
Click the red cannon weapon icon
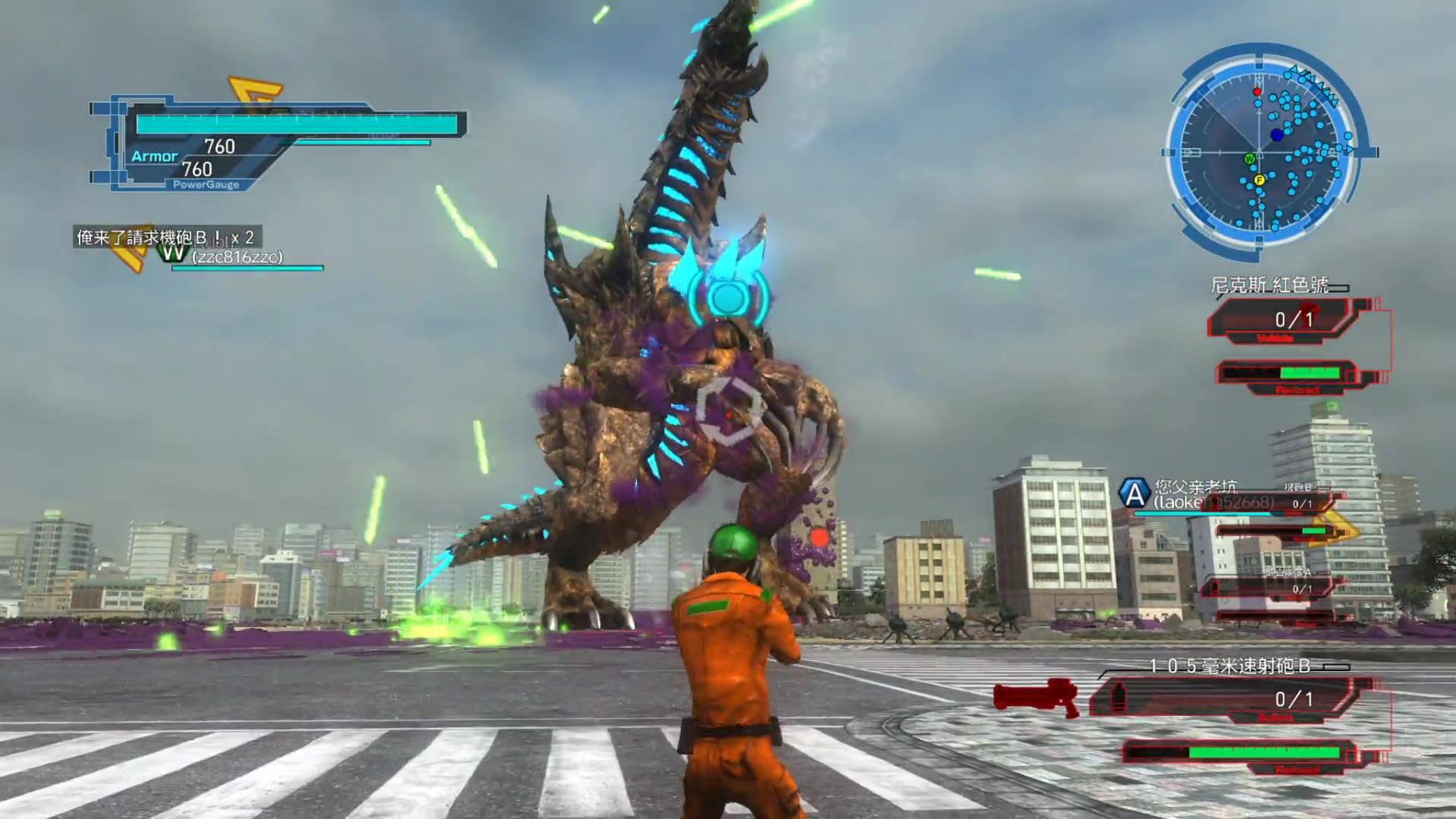[1037, 698]
